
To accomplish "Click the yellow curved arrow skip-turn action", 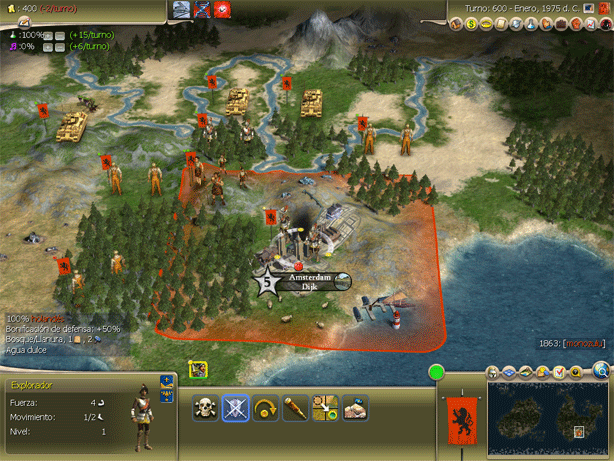I will coord(266,408).
